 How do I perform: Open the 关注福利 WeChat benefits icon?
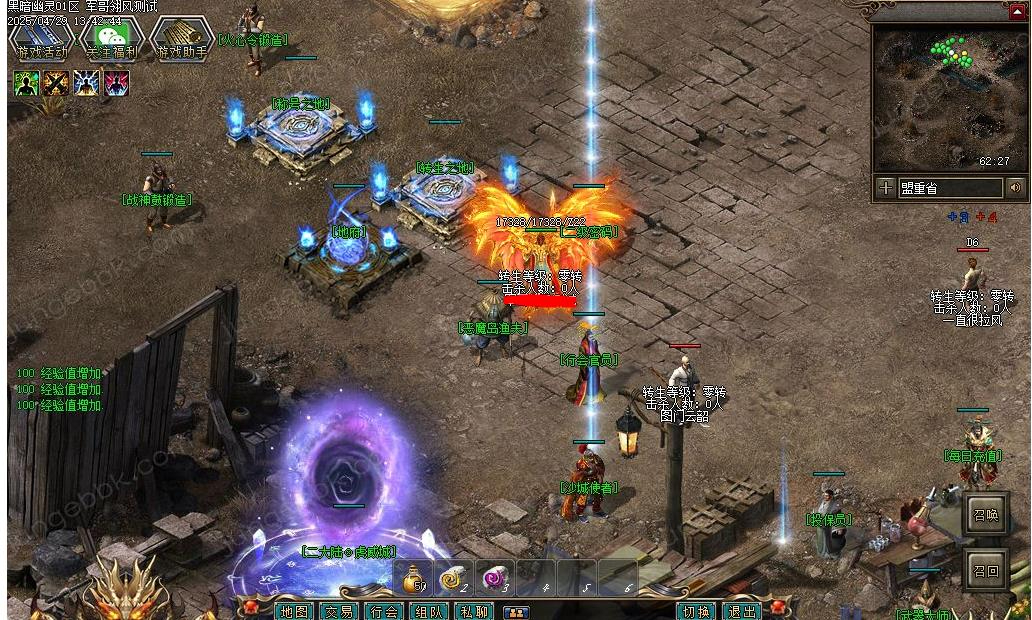click(x=113, y=40)
